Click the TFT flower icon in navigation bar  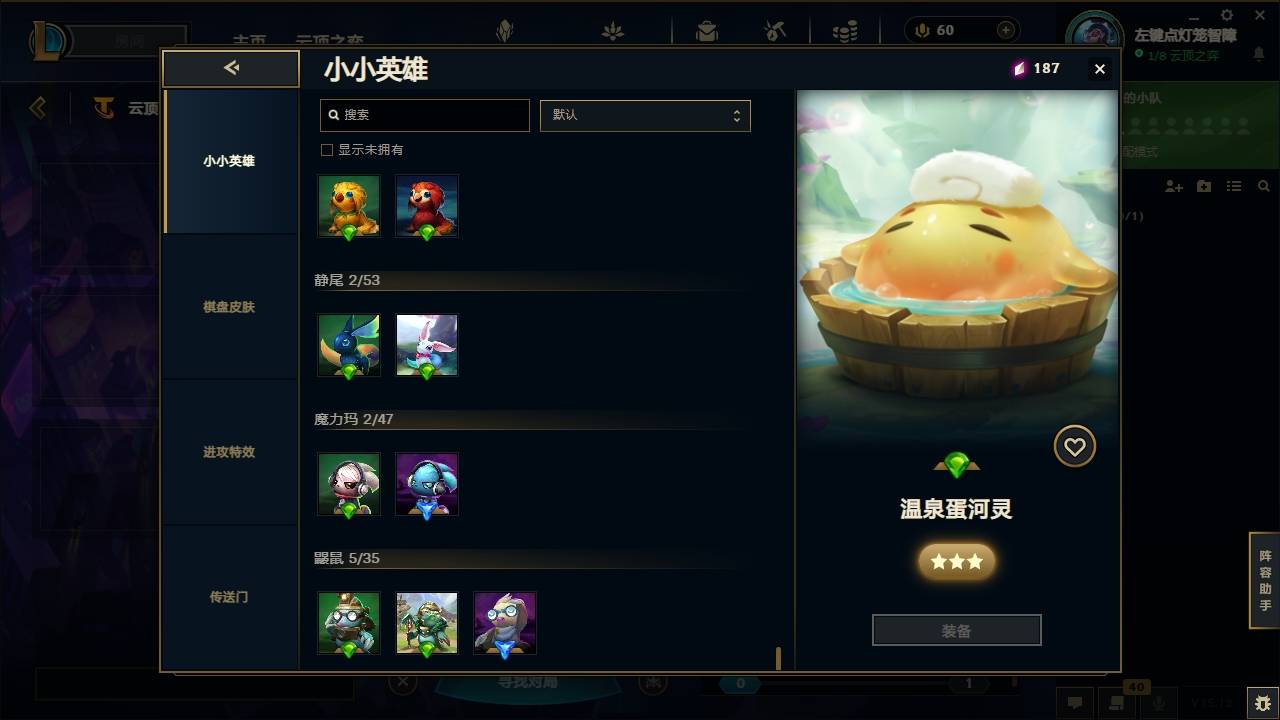tap(611, 31)
